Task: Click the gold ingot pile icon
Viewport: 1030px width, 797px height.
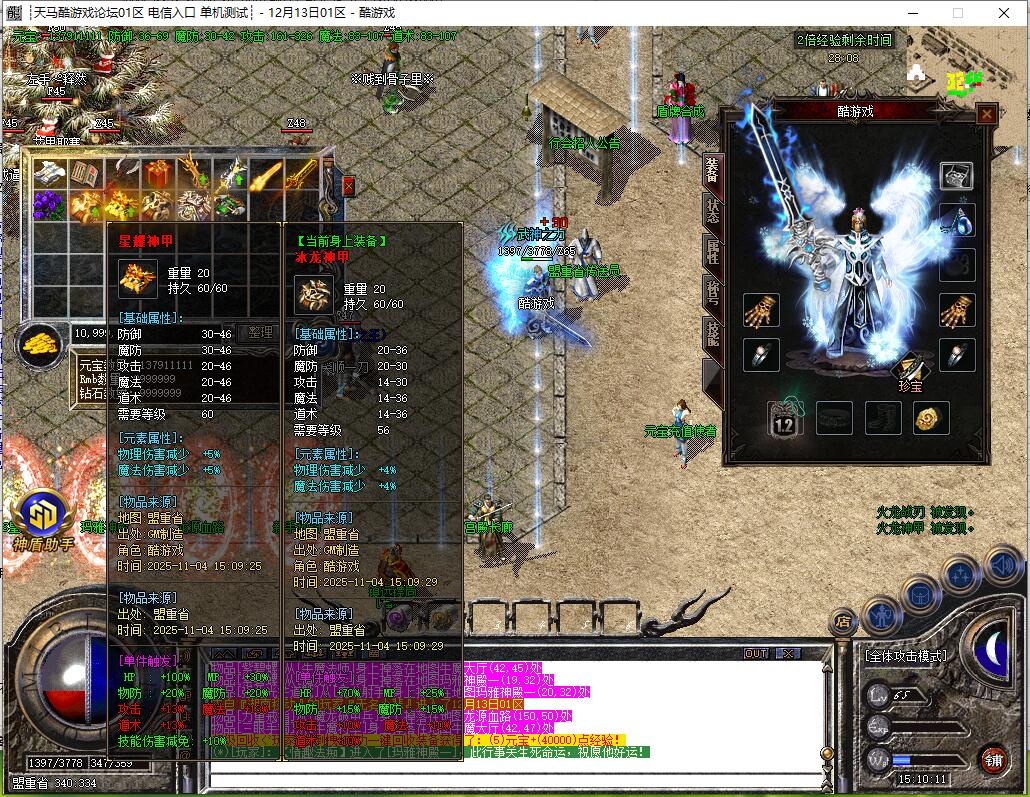Action: (41, 344)
